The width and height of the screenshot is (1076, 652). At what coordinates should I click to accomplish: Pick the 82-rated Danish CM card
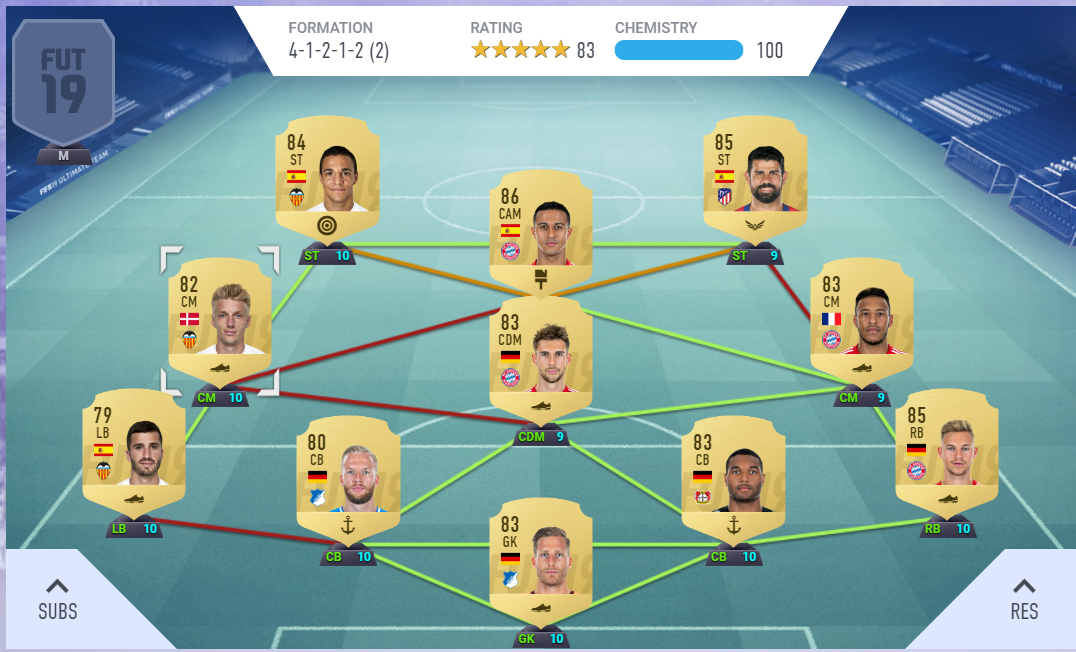pyautogui.click(x=220, y=320)
